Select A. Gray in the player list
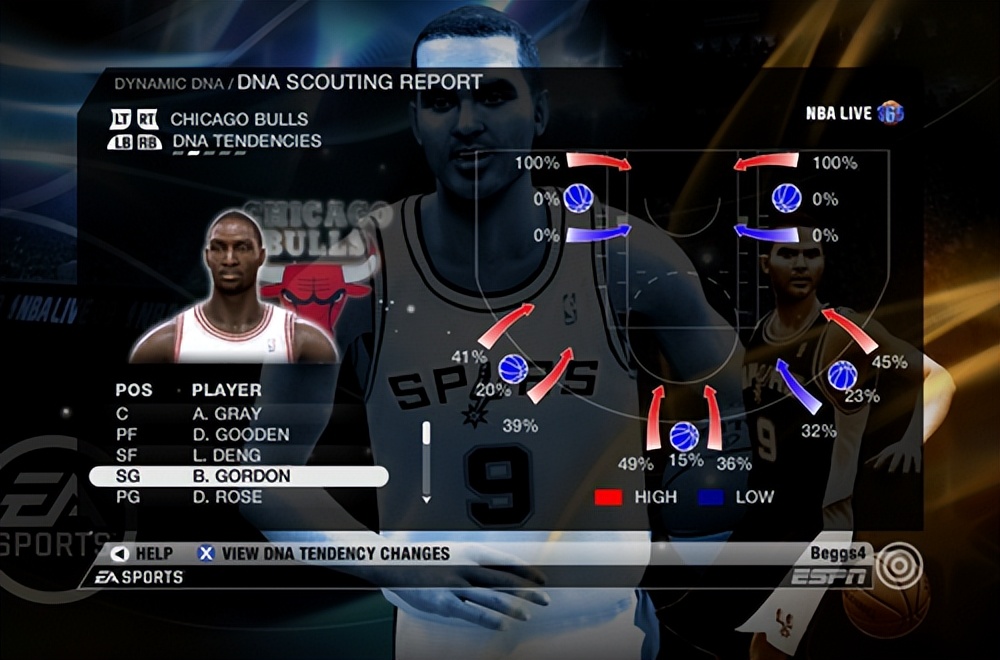Viewport: 1000px width, 660px height. [227, 413]
